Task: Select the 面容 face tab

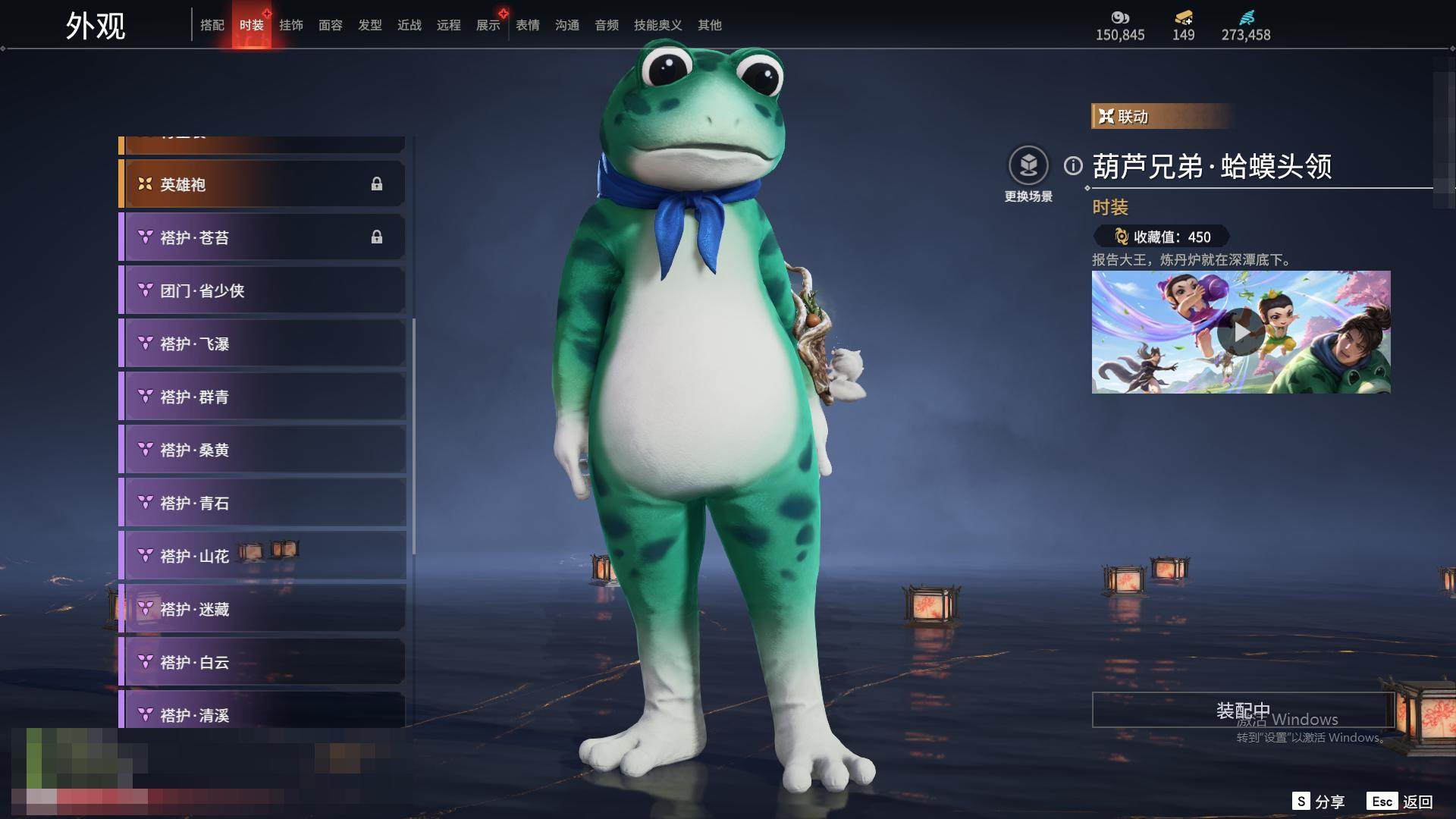Action: click(x=331, y=25)
